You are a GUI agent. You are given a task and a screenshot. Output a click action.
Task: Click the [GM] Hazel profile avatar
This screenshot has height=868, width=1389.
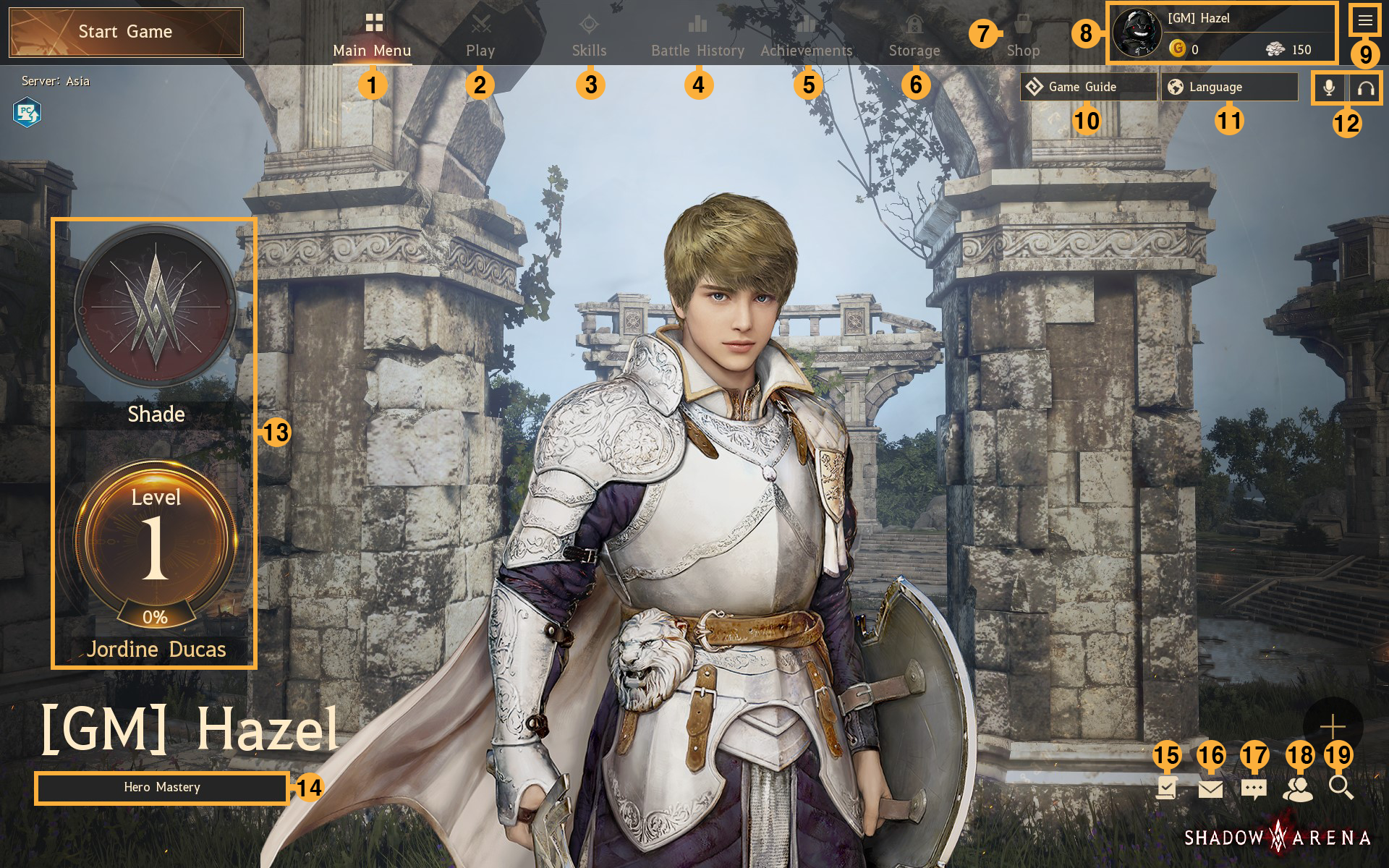coord(1137,32)
